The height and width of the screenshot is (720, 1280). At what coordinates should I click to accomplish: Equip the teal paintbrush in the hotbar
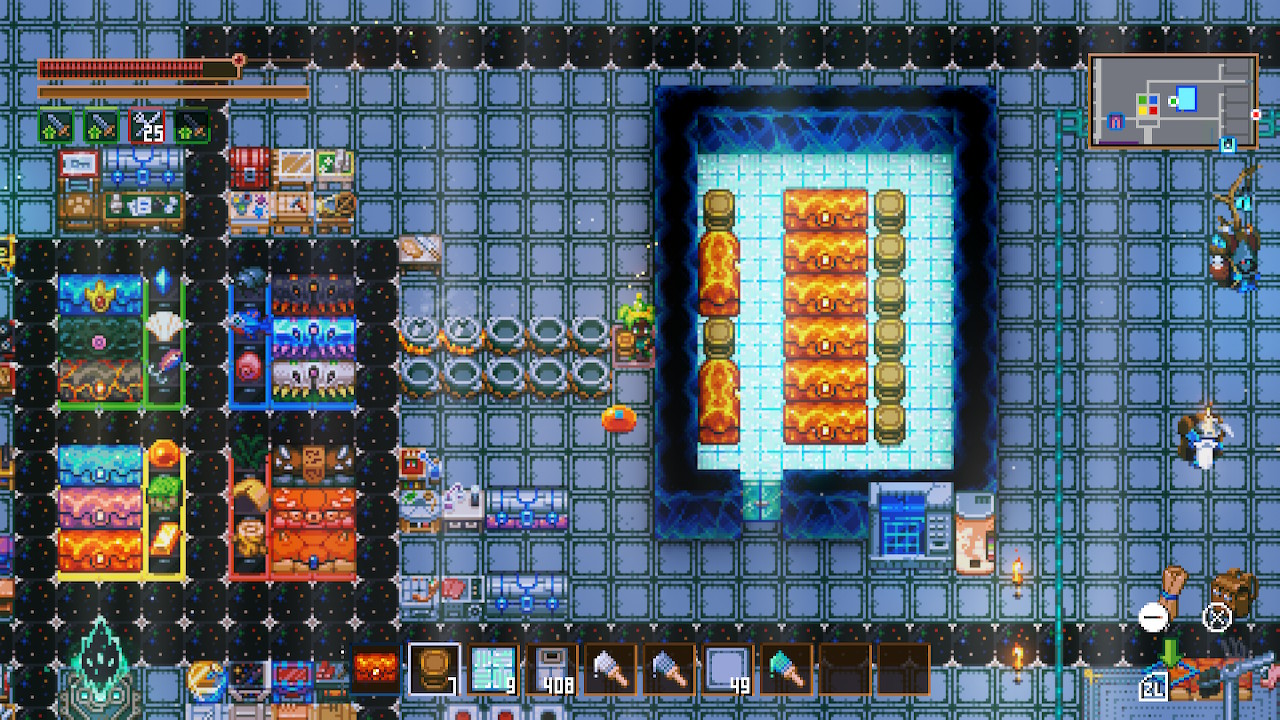tap(785, 669)
